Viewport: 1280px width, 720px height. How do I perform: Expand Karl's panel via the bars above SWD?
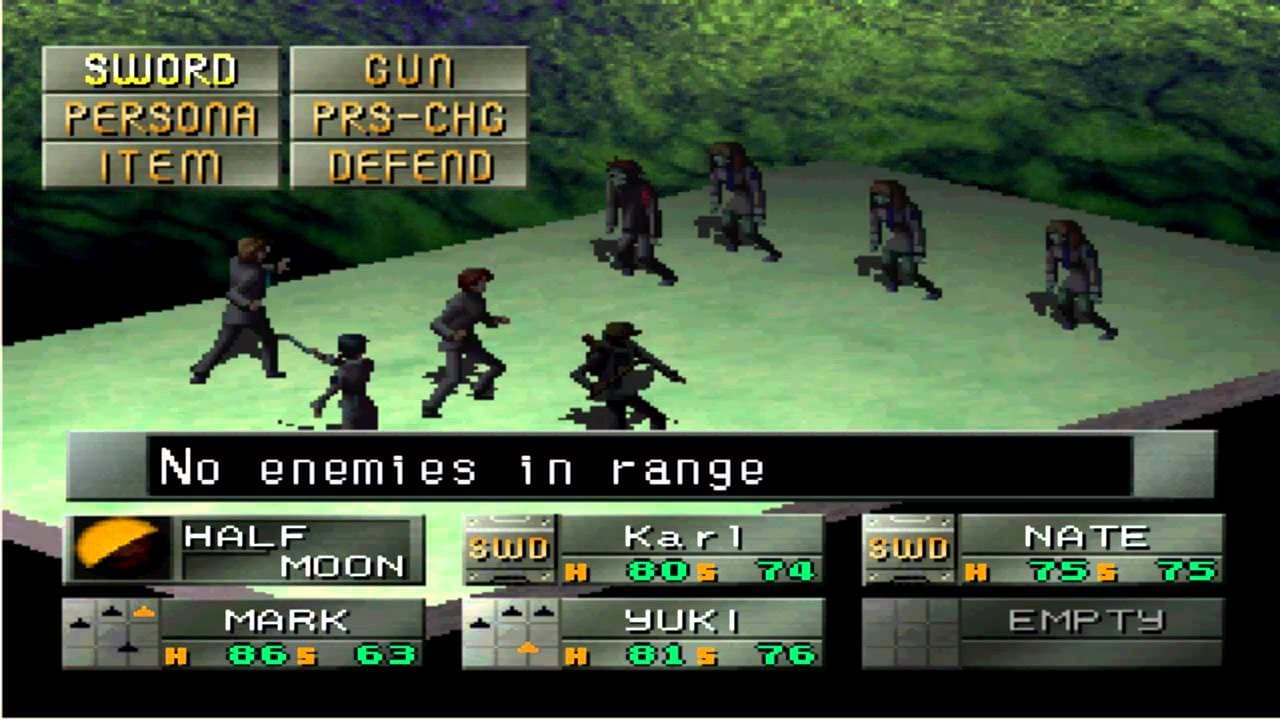point(511,520)
